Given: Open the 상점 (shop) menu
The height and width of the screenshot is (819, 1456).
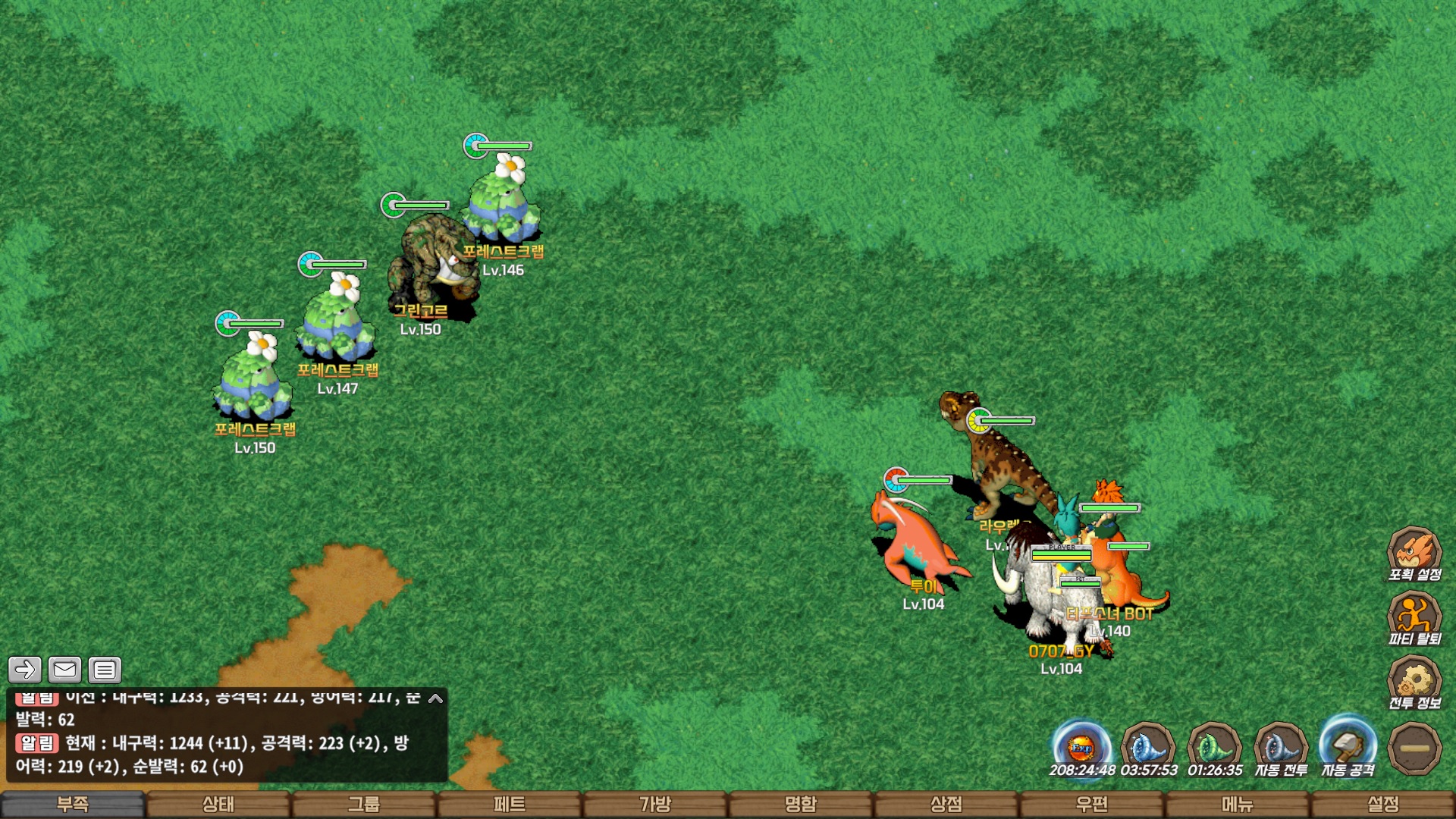Looking at the screenshot, I should point(946,804).
